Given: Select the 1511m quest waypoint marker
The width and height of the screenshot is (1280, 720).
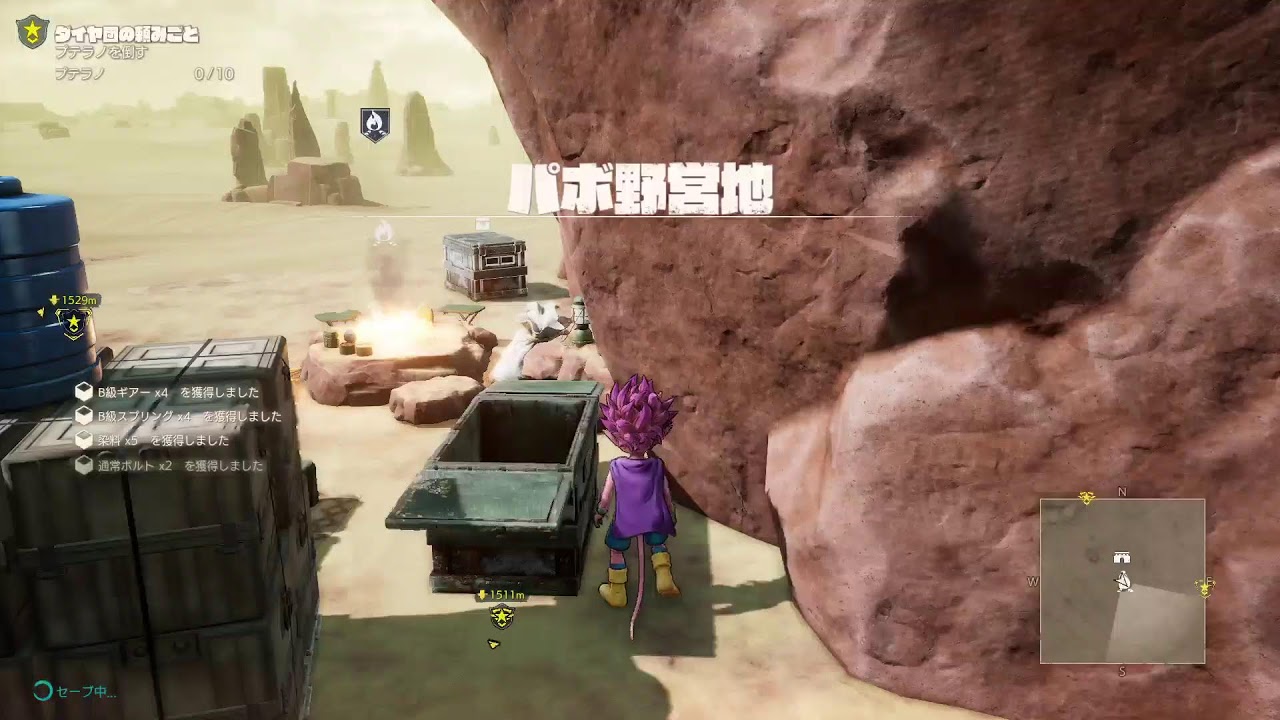Looking at the screenshot, I should [501, 616].
